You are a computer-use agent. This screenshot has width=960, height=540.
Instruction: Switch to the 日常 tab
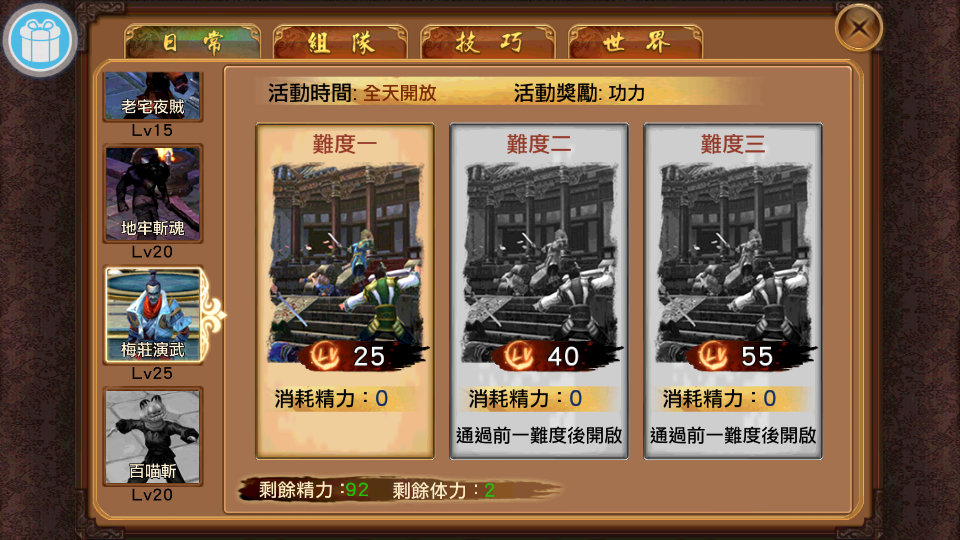point(192,43)
